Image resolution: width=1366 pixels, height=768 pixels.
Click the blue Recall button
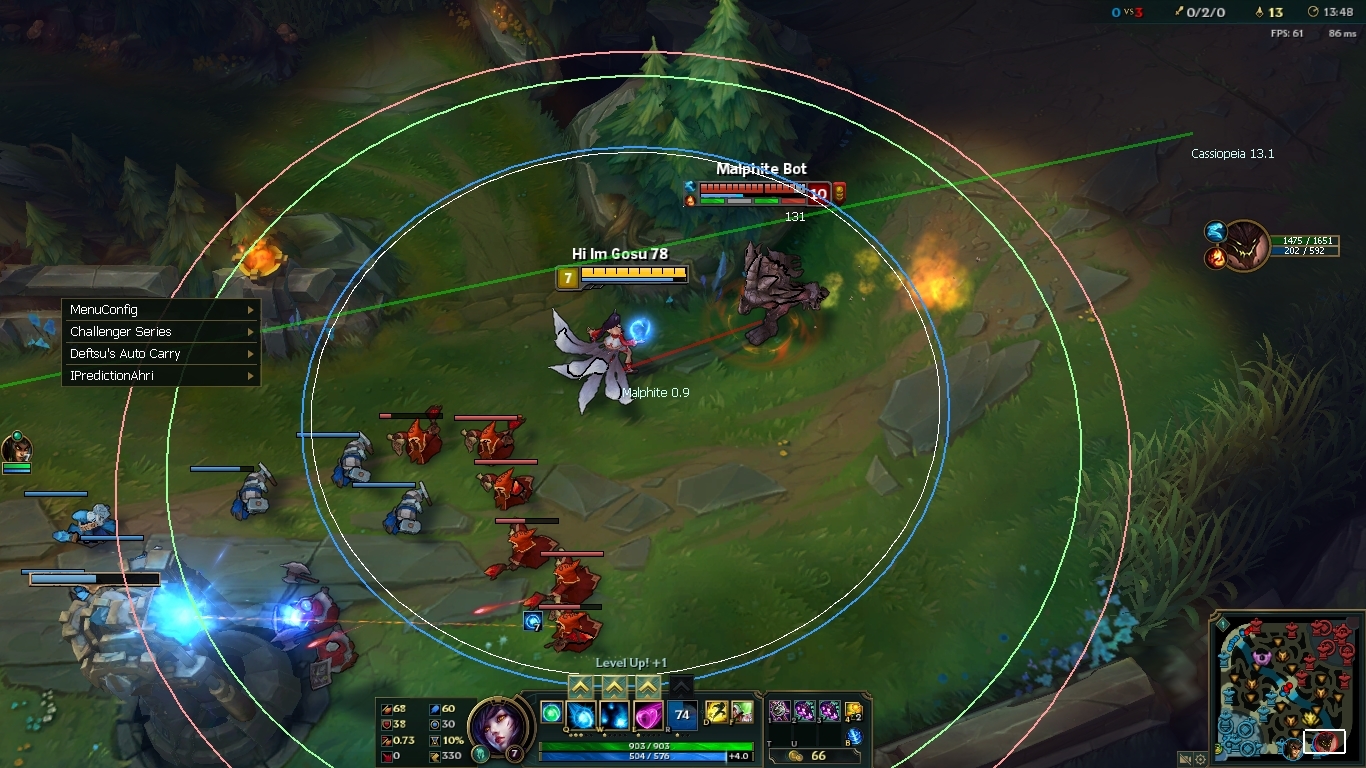coord(854,737)
